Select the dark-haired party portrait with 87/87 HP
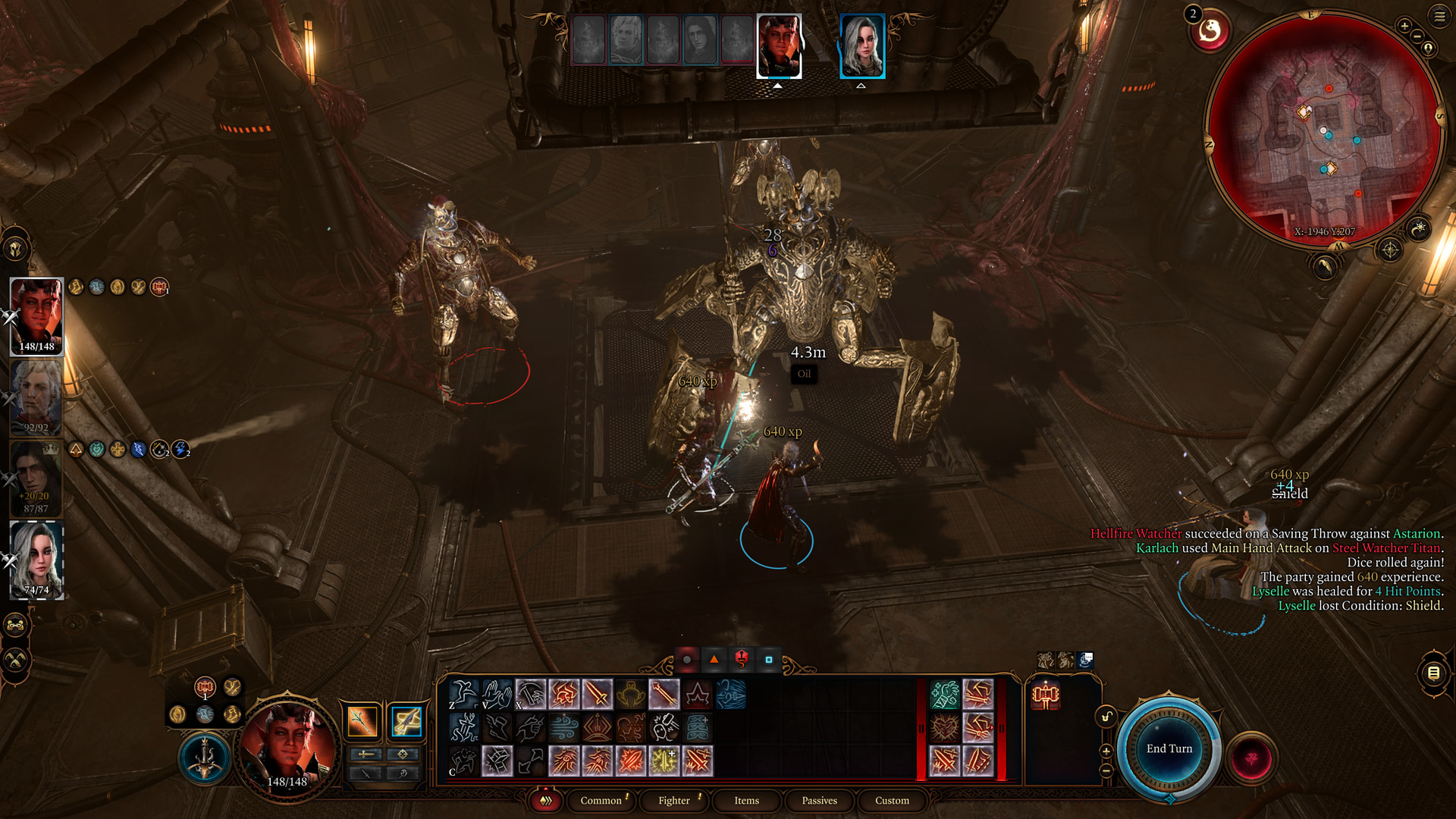Screen dimensions: 1456x819 35,478
